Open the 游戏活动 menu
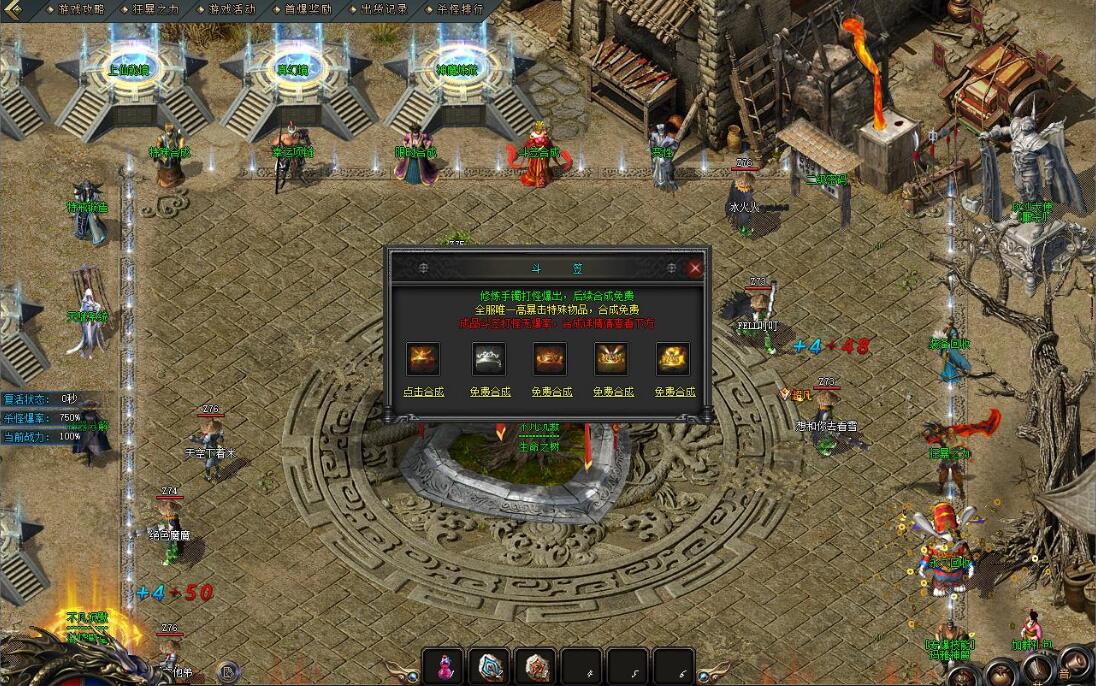The height and width of the screenshot is (686, 1096). pyautogui.click(x=232, y=9)
